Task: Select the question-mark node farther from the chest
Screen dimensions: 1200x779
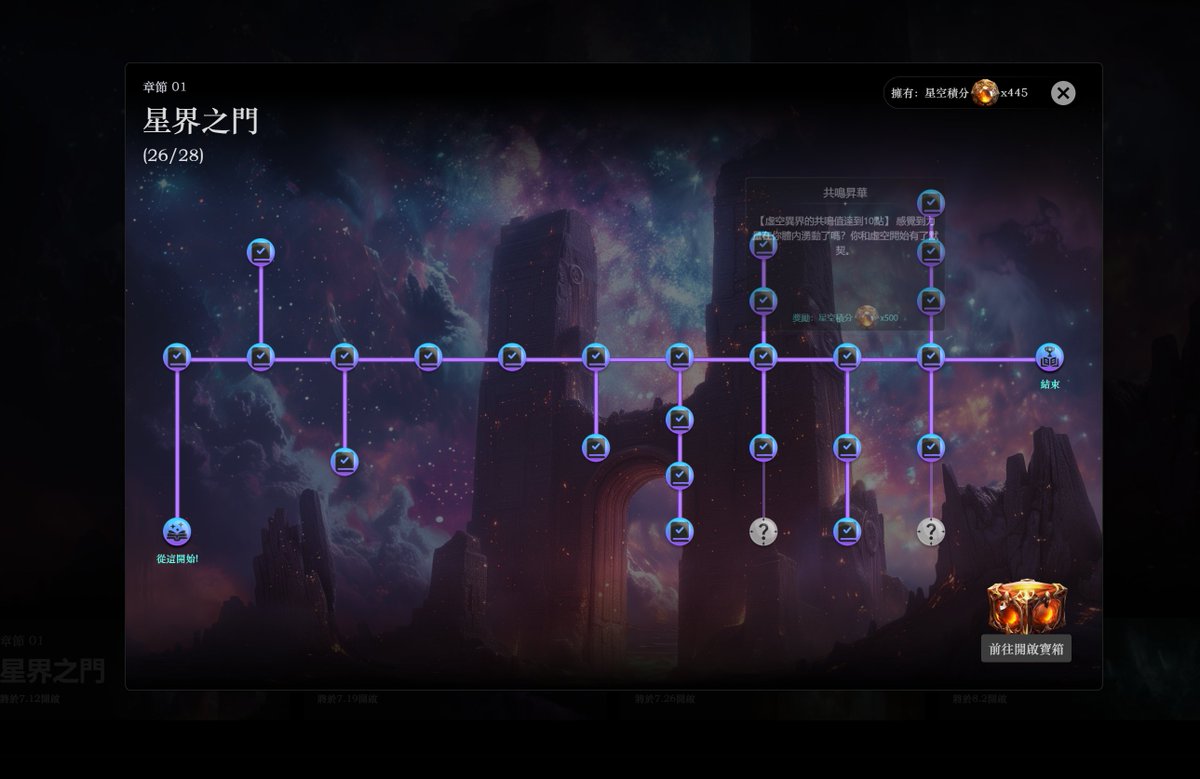Action: [x=763, y=532]
